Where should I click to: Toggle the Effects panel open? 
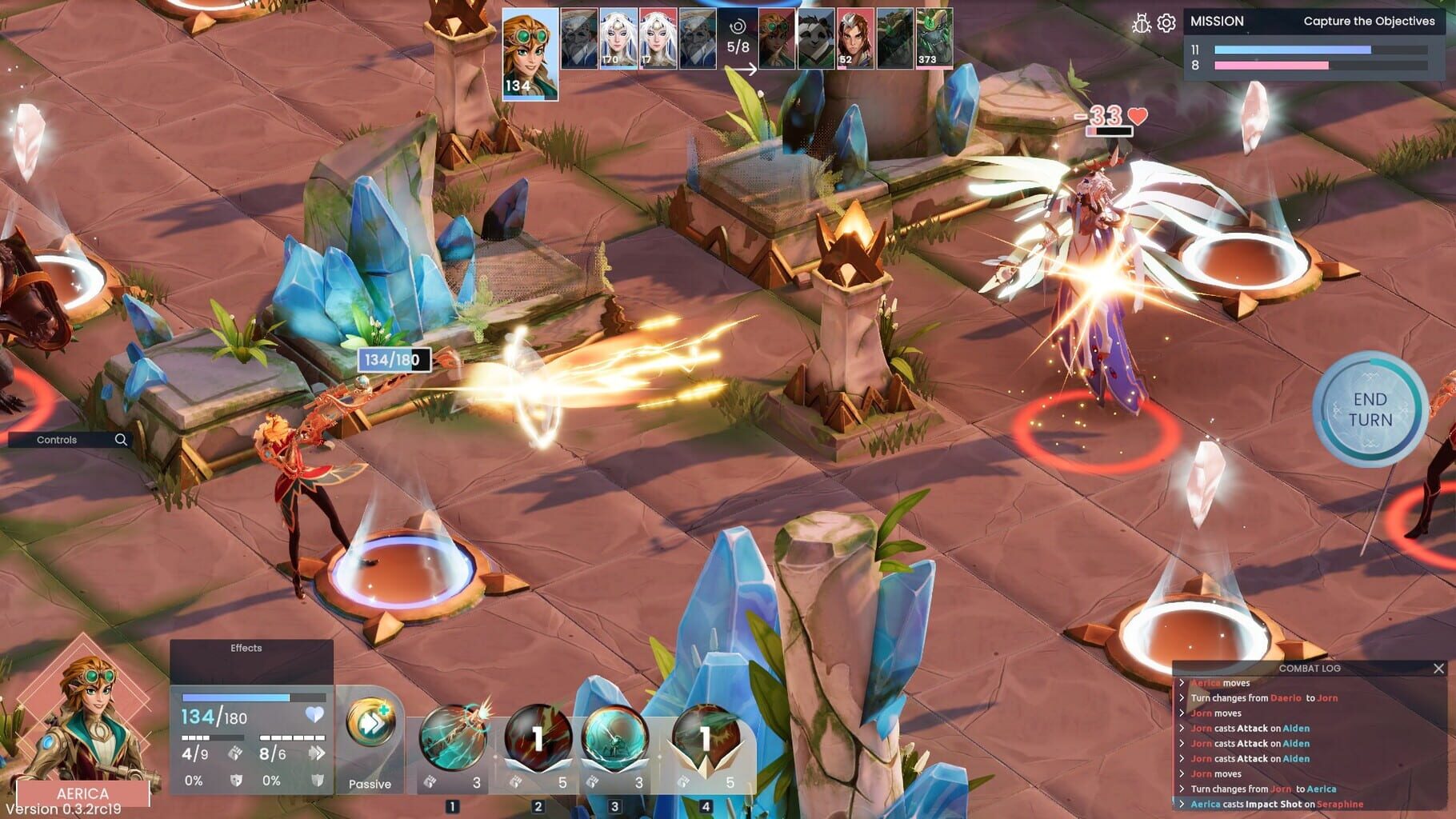246,648
